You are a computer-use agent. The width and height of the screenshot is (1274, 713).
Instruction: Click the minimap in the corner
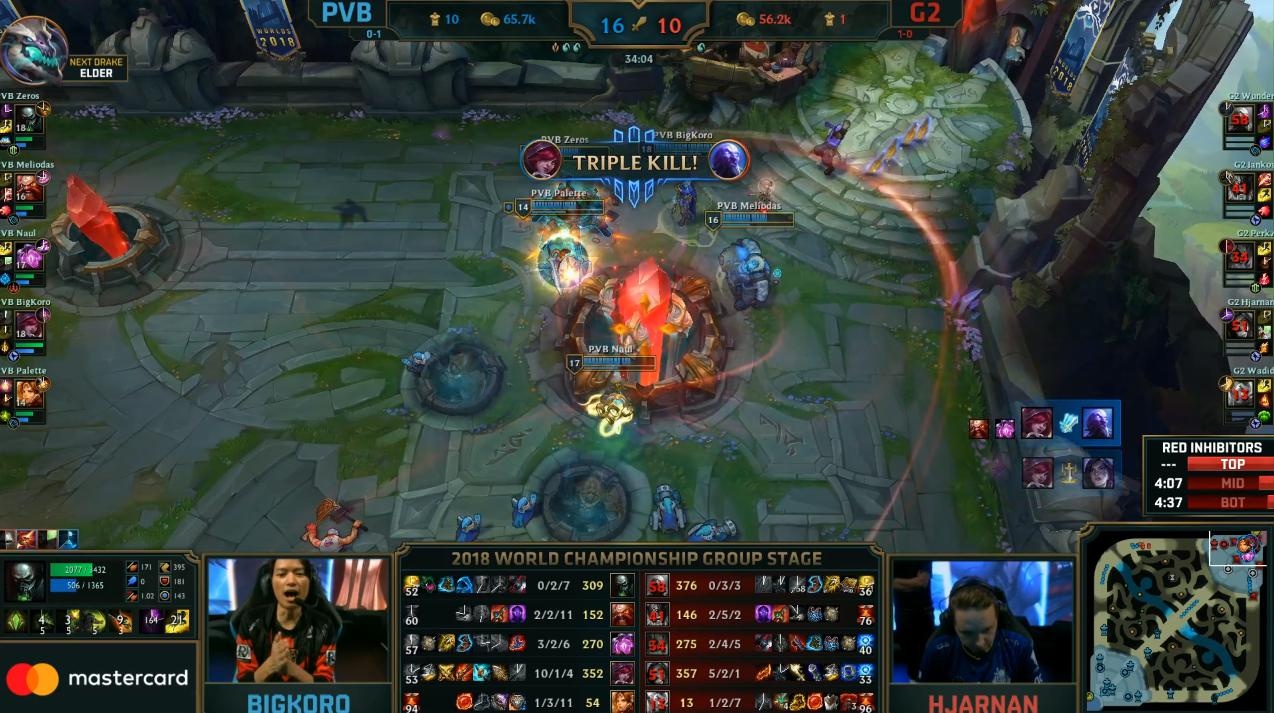coord(1175,620)
